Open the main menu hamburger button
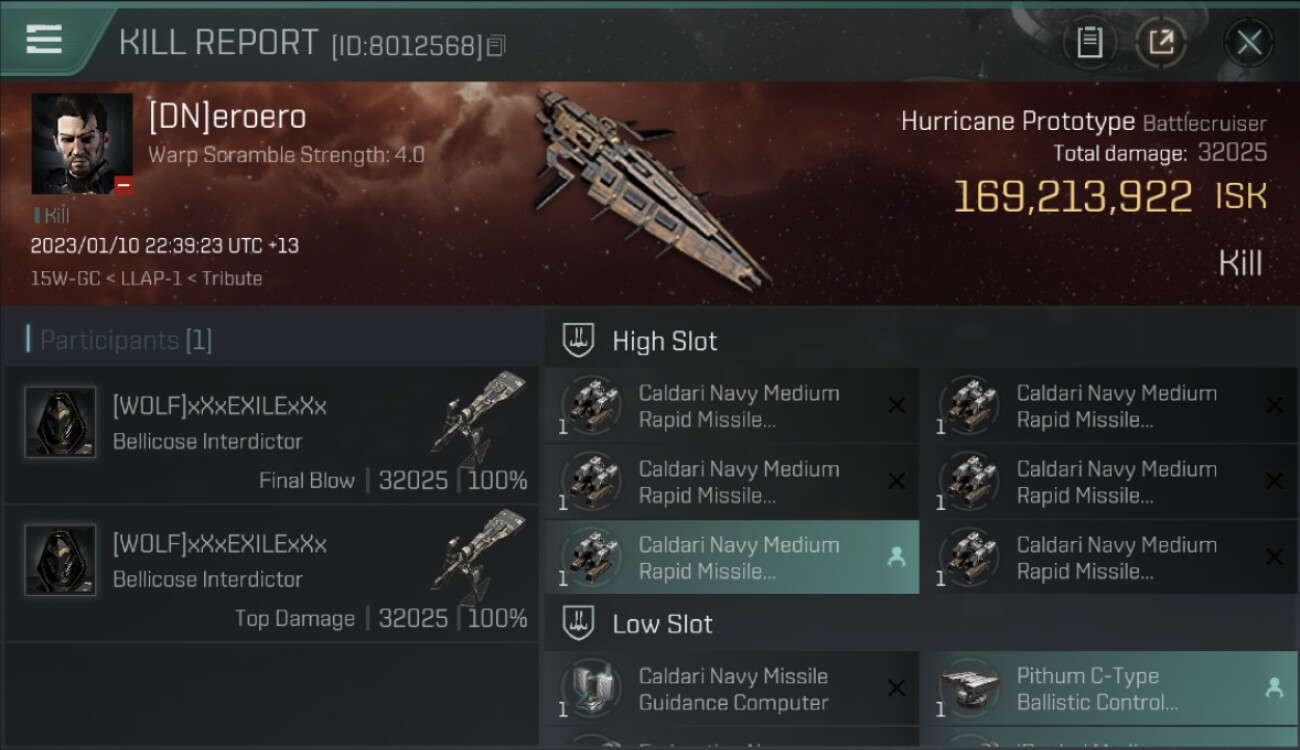The image size is (1300, 750). pyautogui.click(x=44, y=40)
